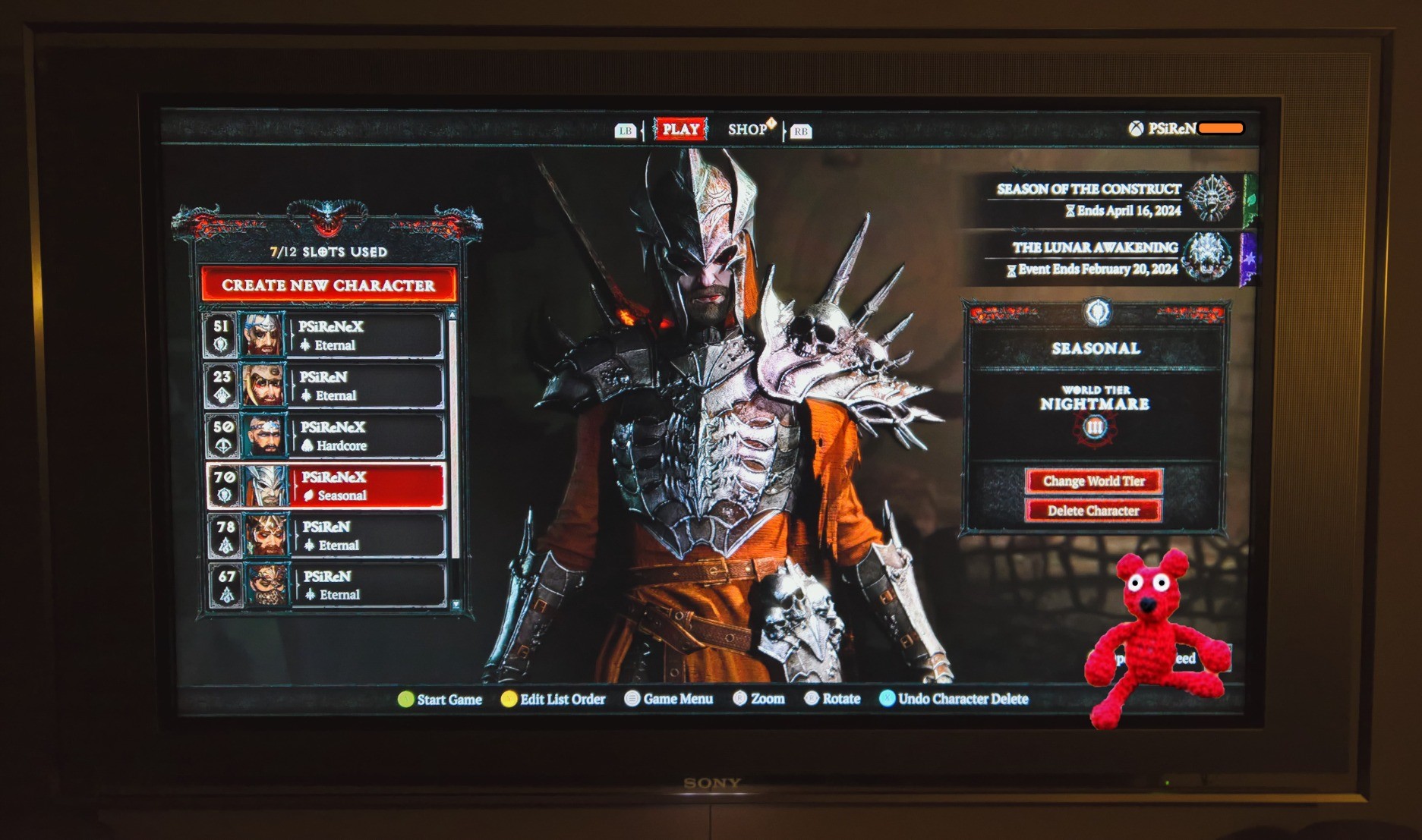Click the Change World Tier button
The height and width of the screenshot is (840, 1422).
[x=1093, y=481]
